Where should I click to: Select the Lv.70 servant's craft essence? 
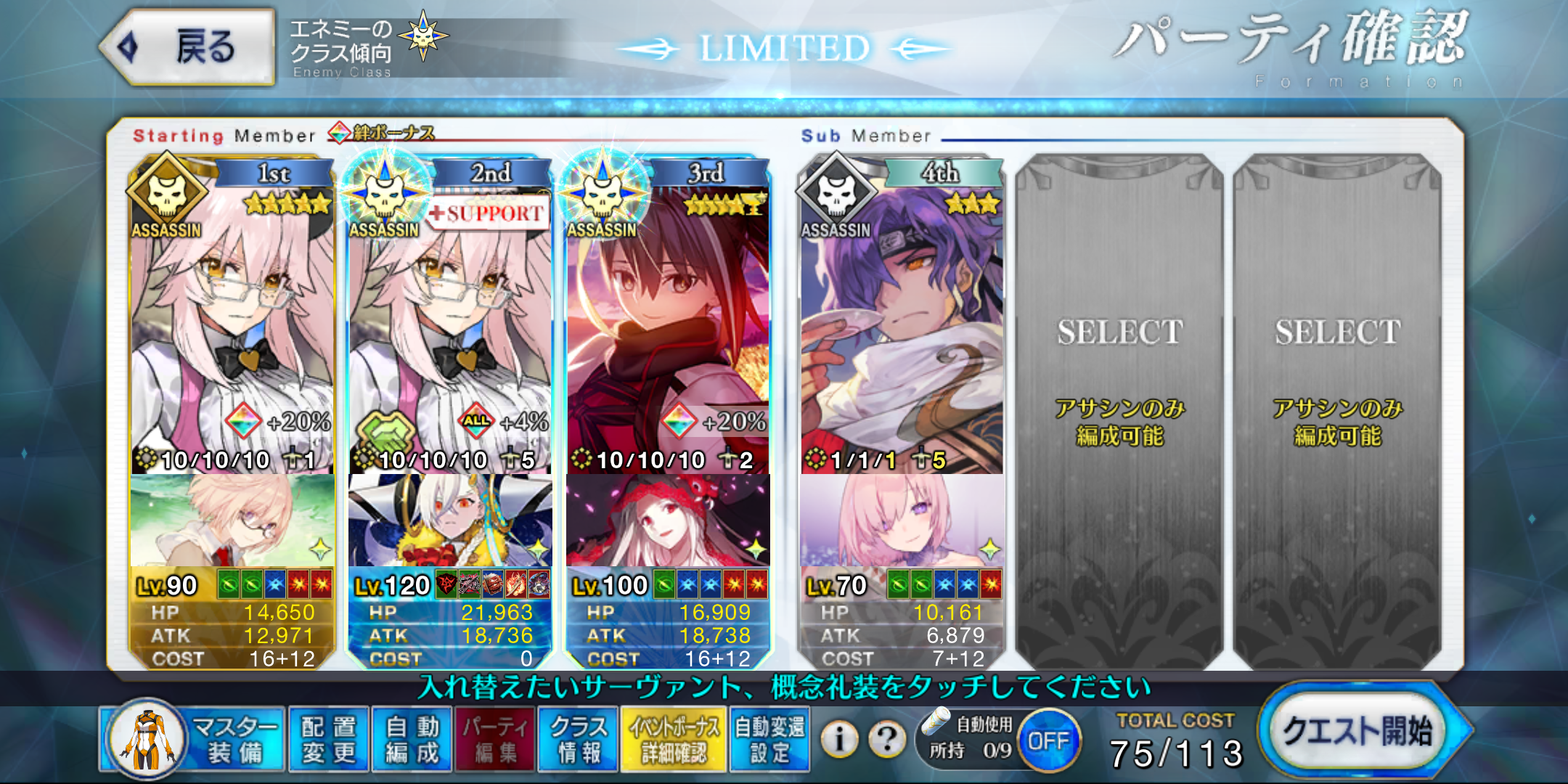click(x=902, y=520)
